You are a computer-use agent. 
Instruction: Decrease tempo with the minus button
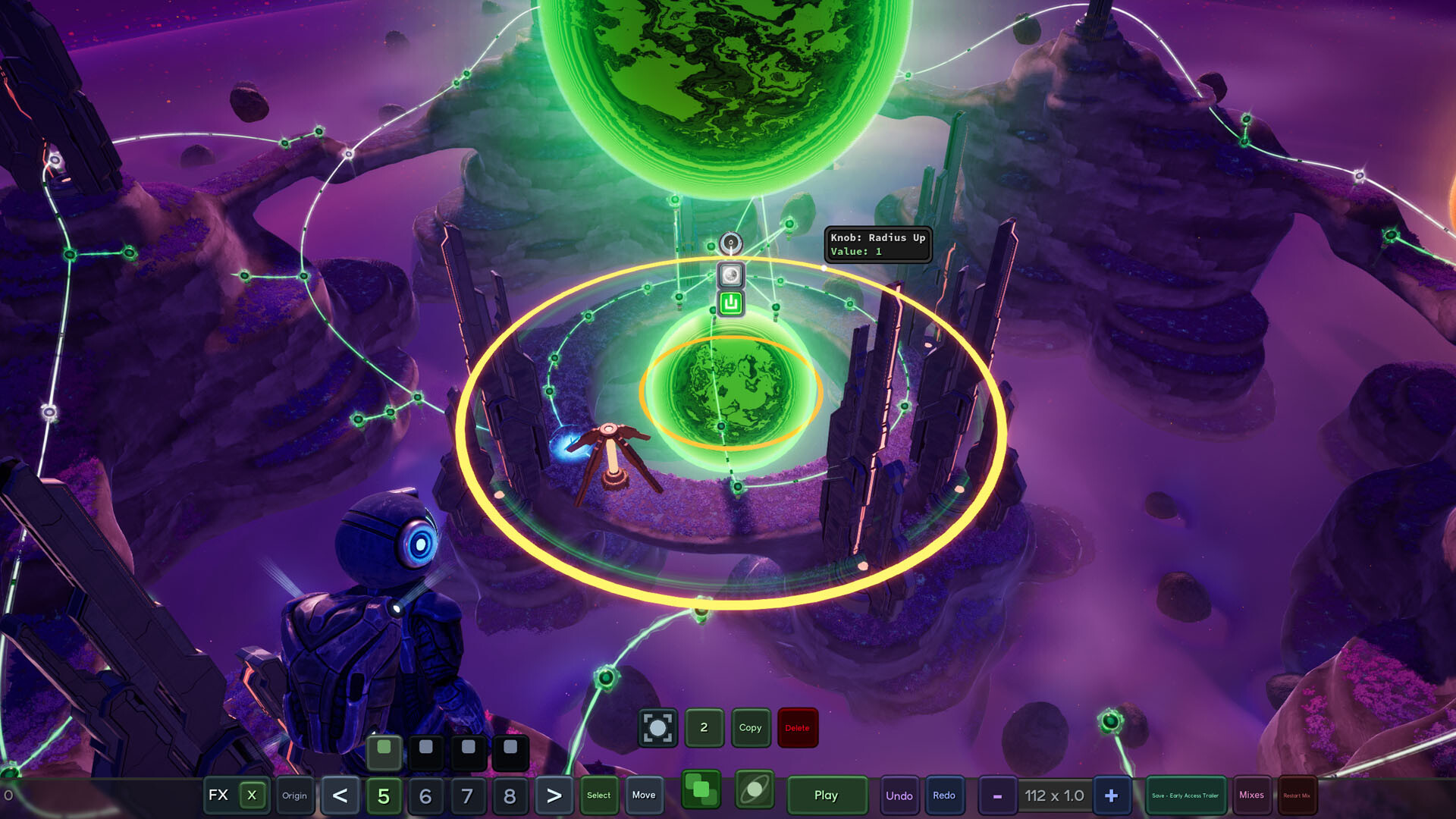[997, 796]
